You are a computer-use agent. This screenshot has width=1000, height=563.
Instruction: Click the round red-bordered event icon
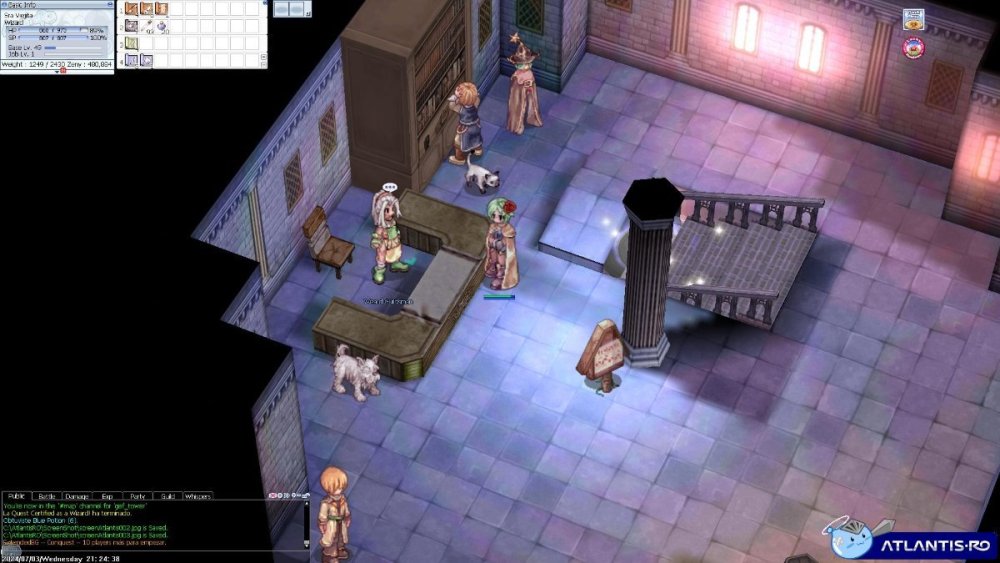[x=913, y=46]
